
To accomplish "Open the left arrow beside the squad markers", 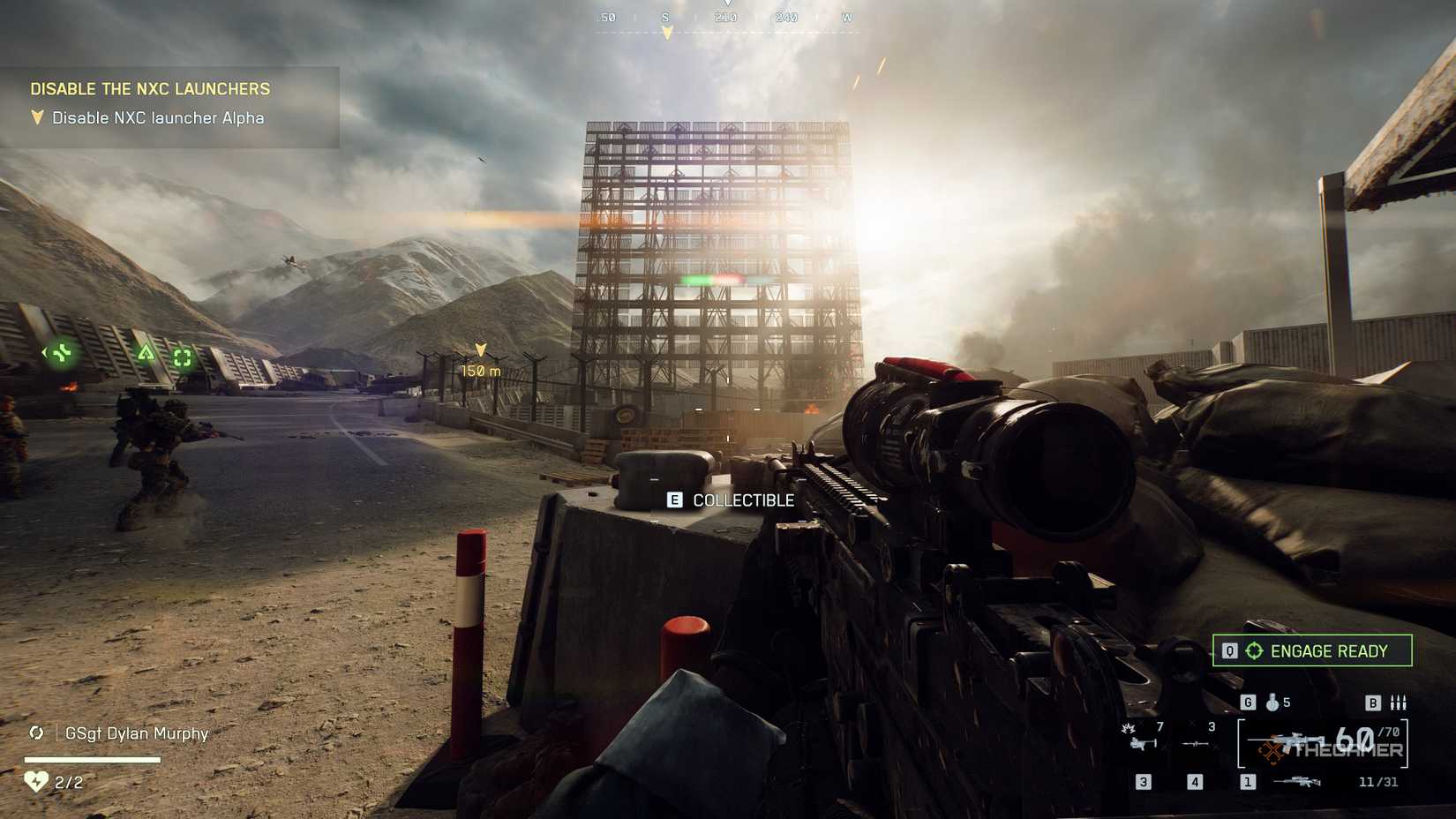I will coord(44,352).
